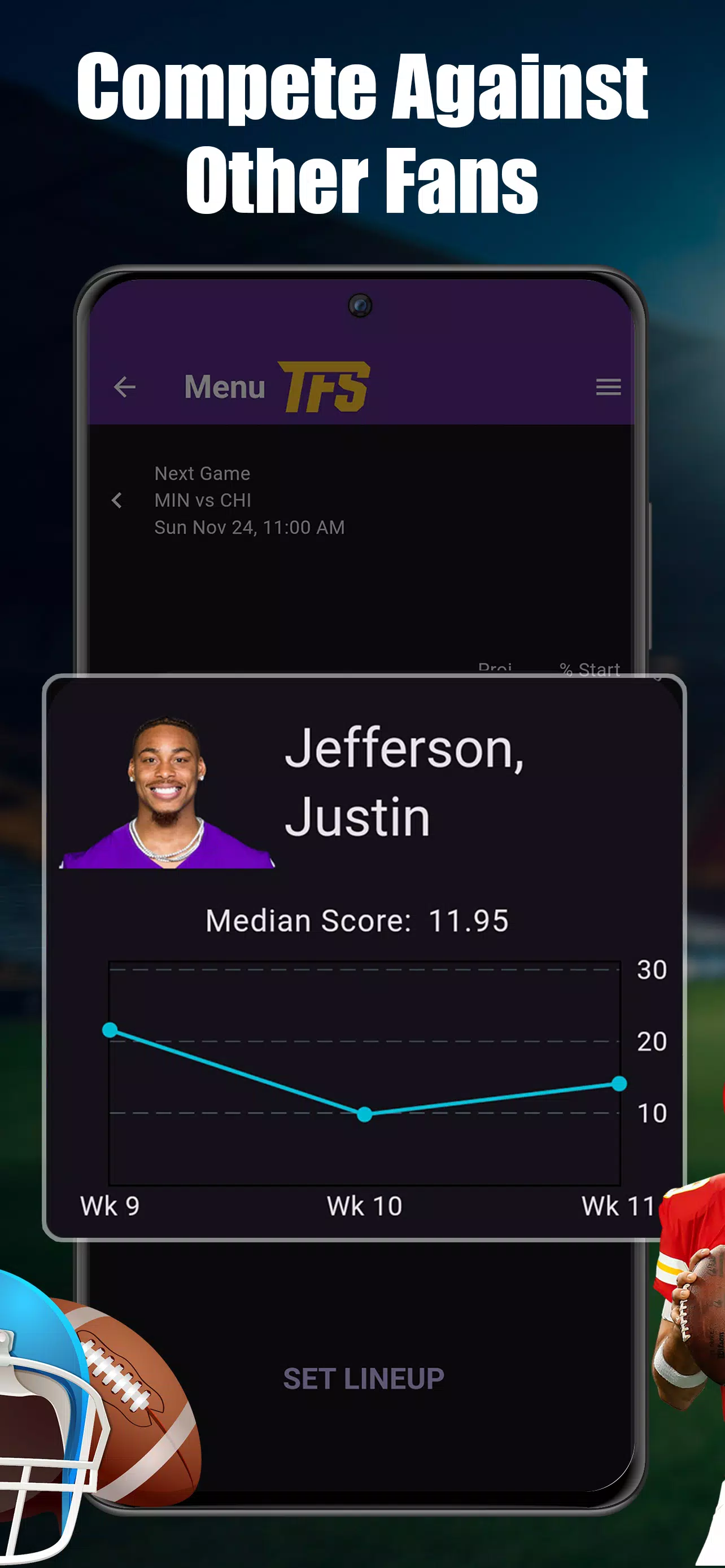
Task: Open the hamburger navigation menu
Action: tap(608, 387)
